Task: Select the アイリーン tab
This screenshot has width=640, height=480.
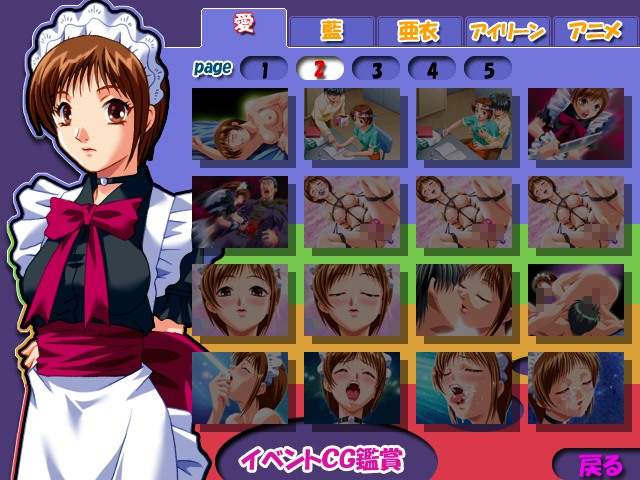Action: click(507, 31)
